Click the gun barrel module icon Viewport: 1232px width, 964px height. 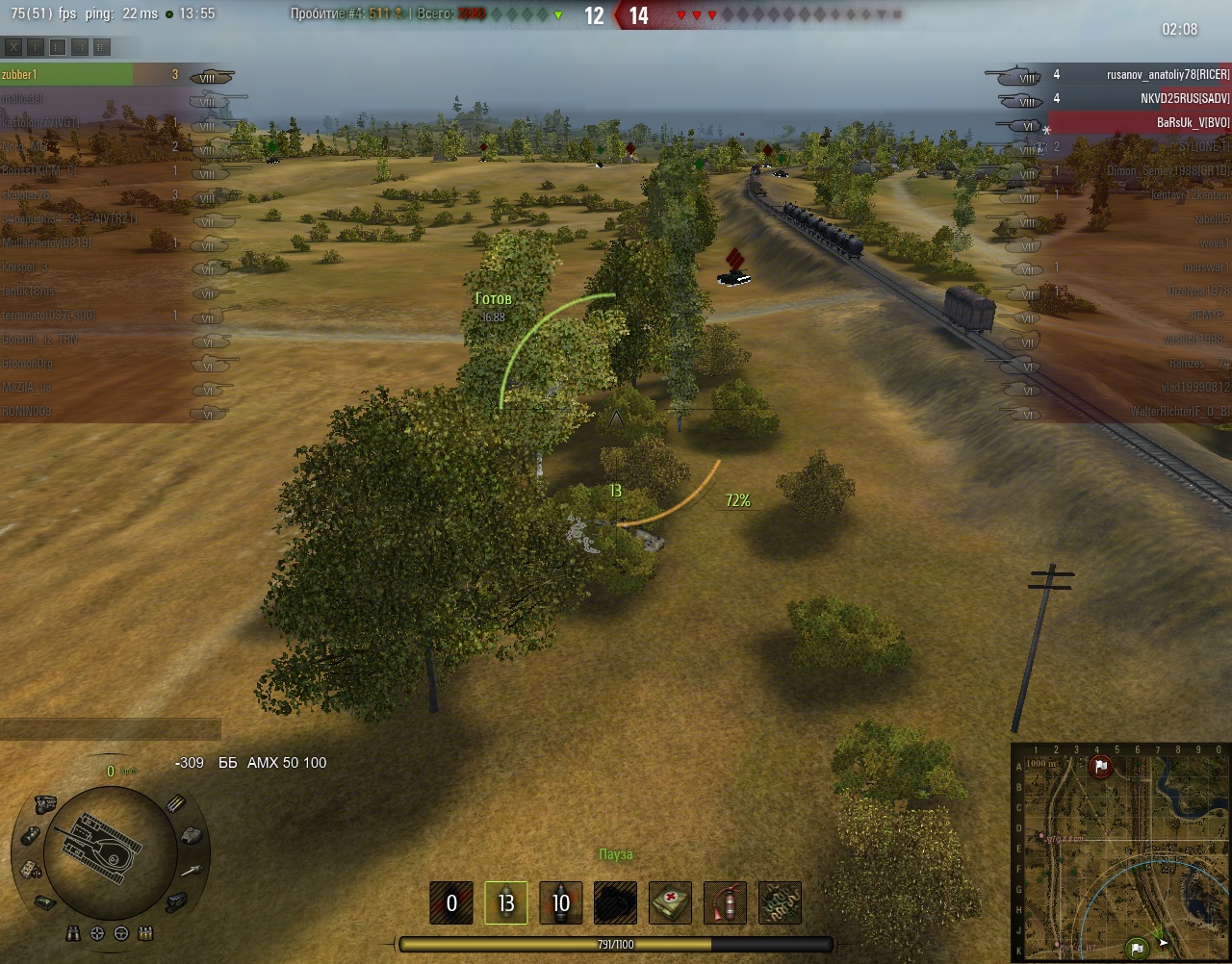(191, 870)
